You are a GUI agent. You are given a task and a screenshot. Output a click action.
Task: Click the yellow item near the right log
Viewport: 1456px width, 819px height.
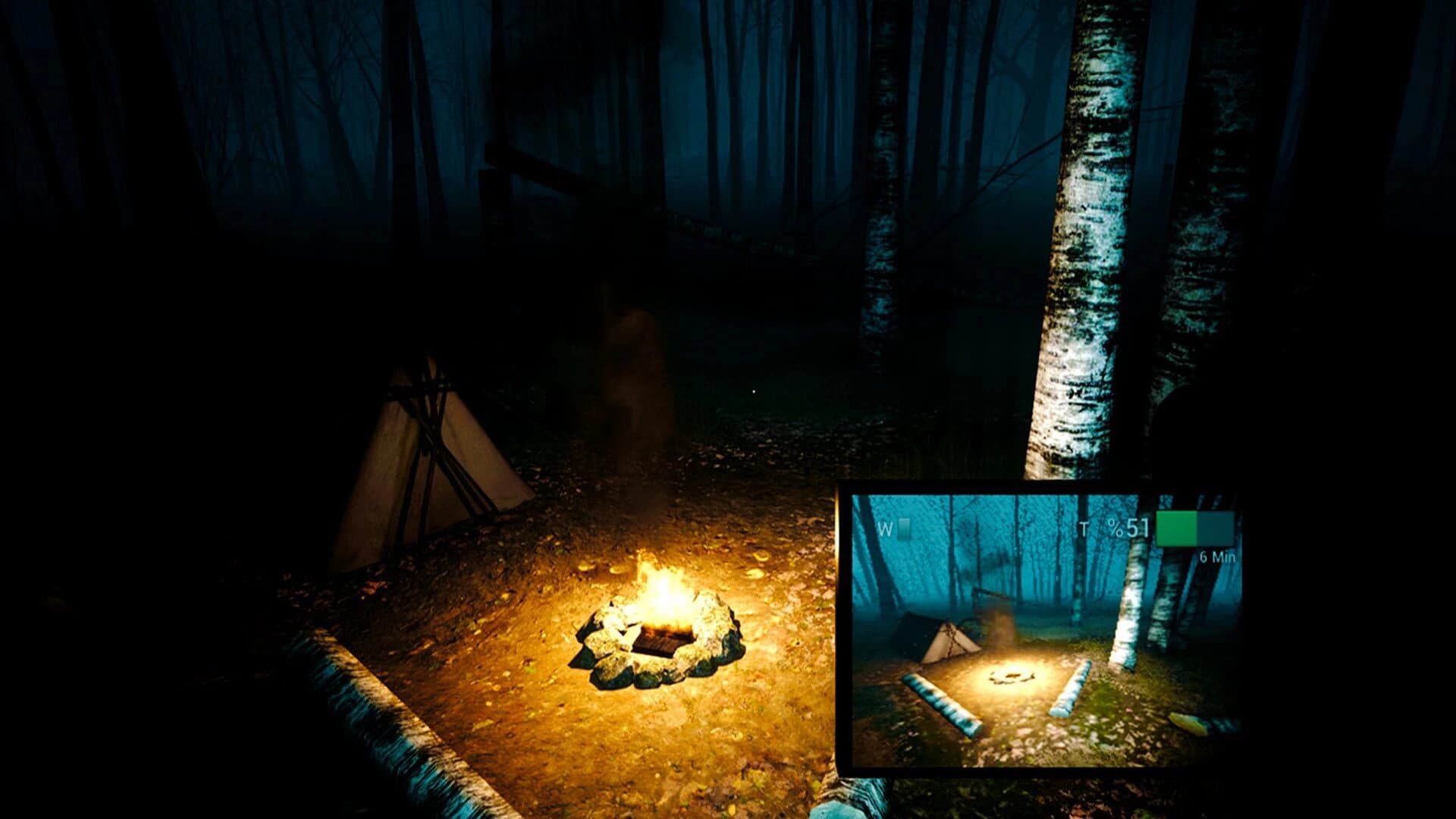(1187, 724)
